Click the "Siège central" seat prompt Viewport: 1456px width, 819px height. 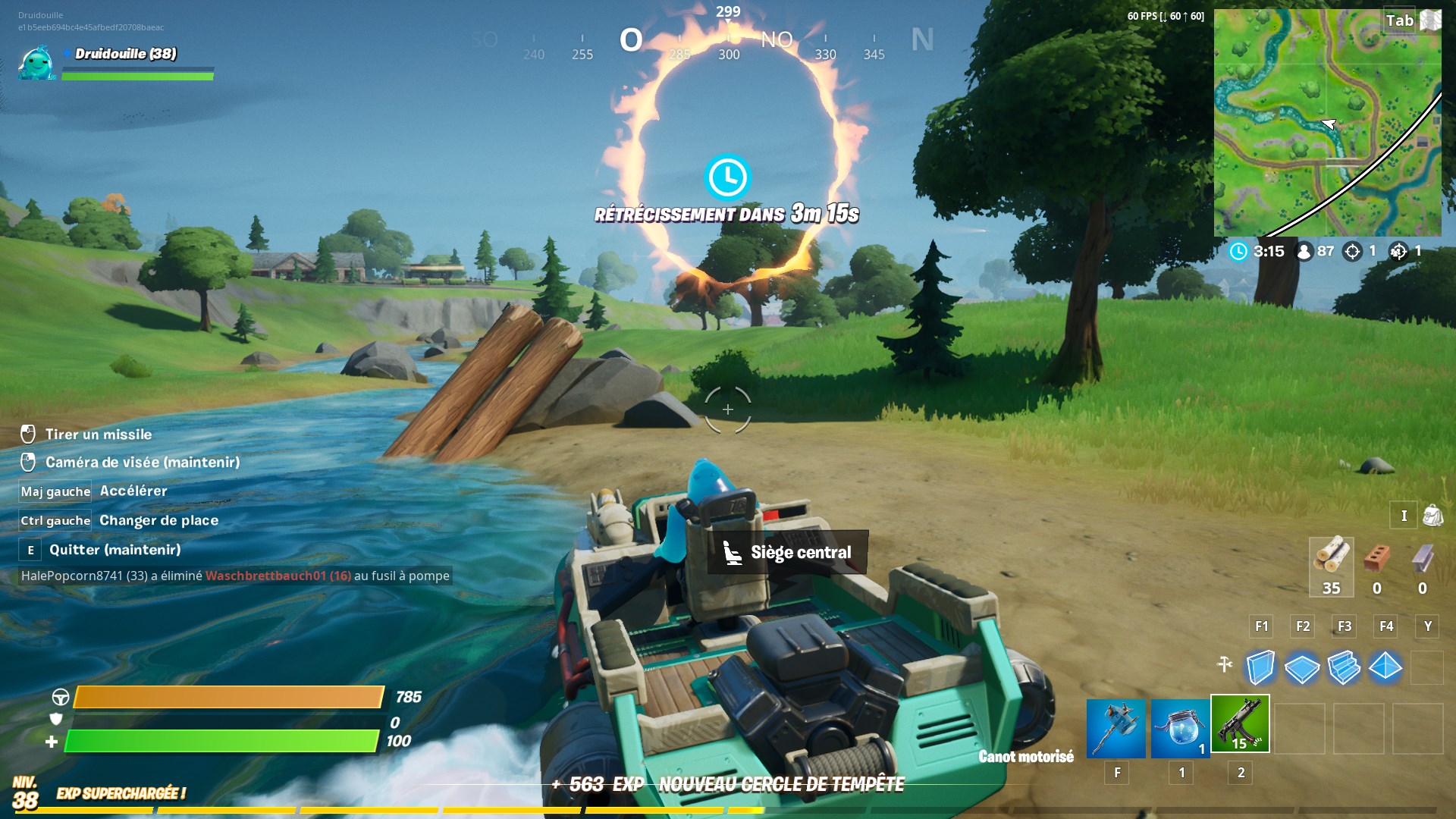click(789, 552)
